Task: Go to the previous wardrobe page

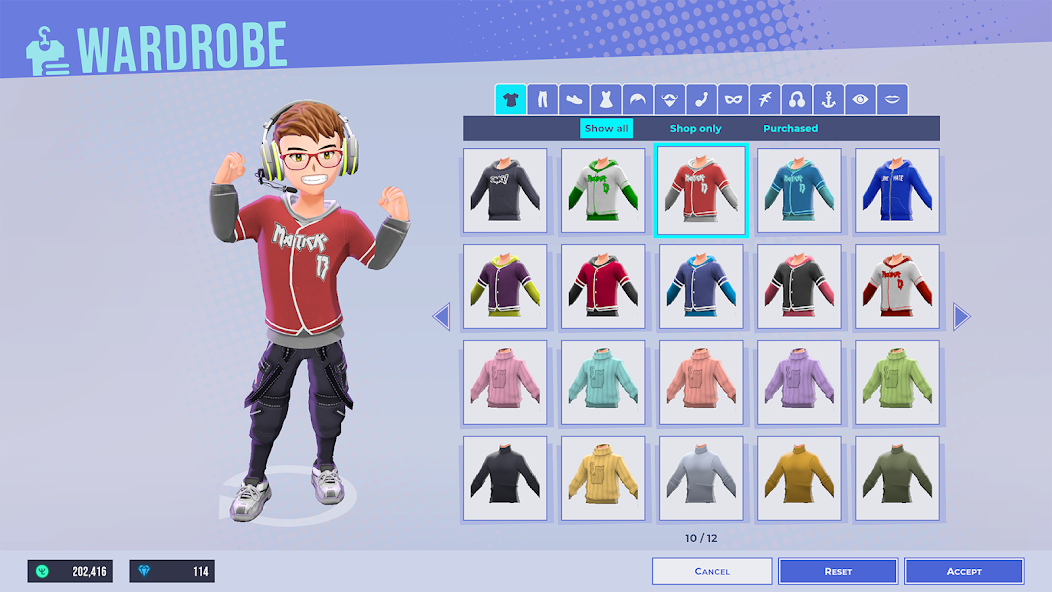Action: [441, 317]
